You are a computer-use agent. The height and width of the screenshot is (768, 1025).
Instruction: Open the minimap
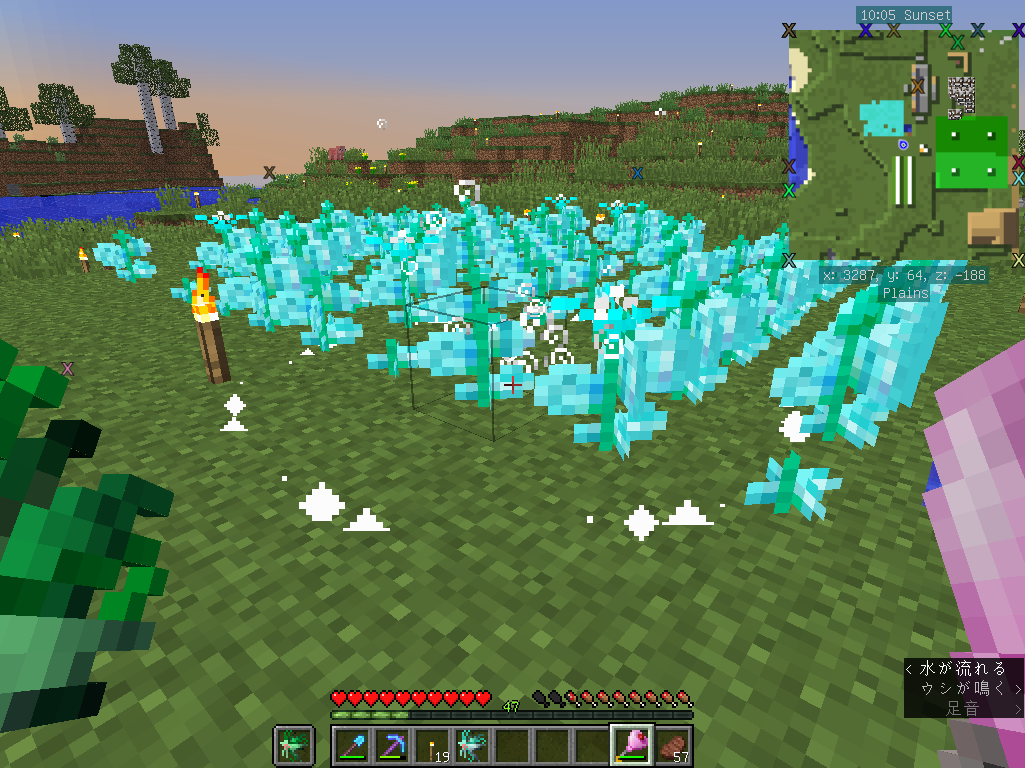pos(903,147)
